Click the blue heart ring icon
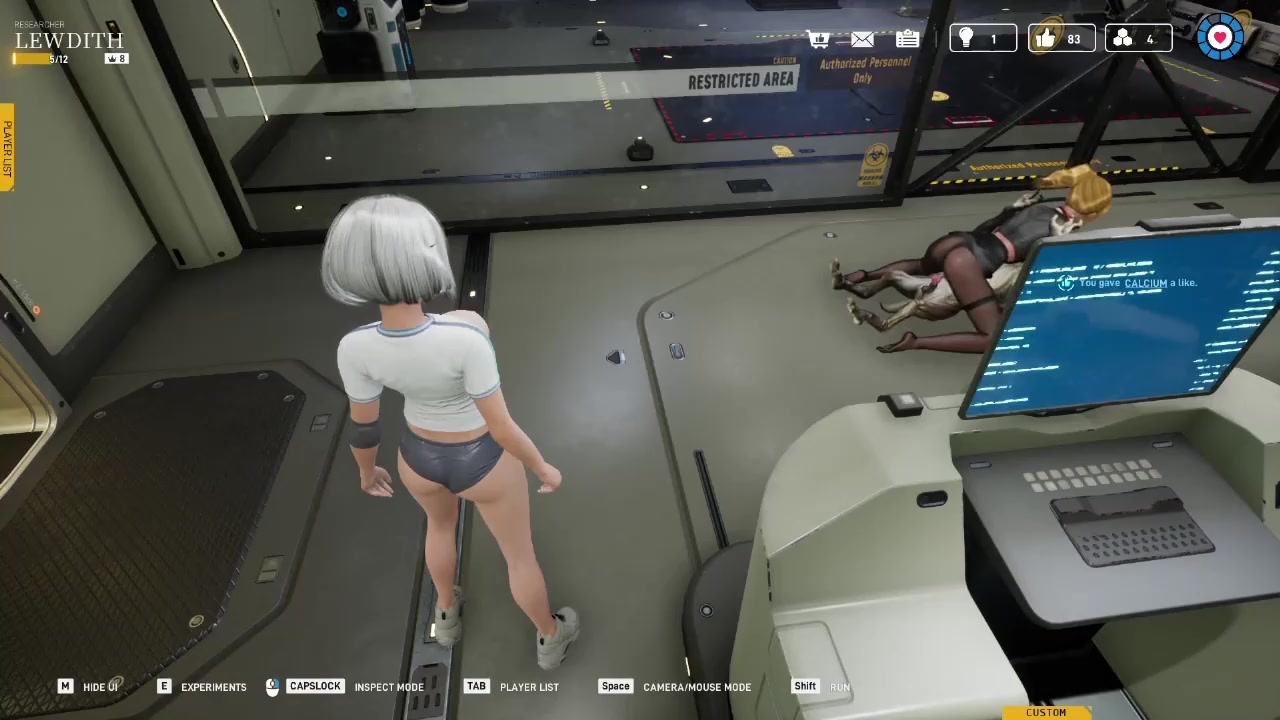1280x720 pixels. click(x=1220, y=38)
